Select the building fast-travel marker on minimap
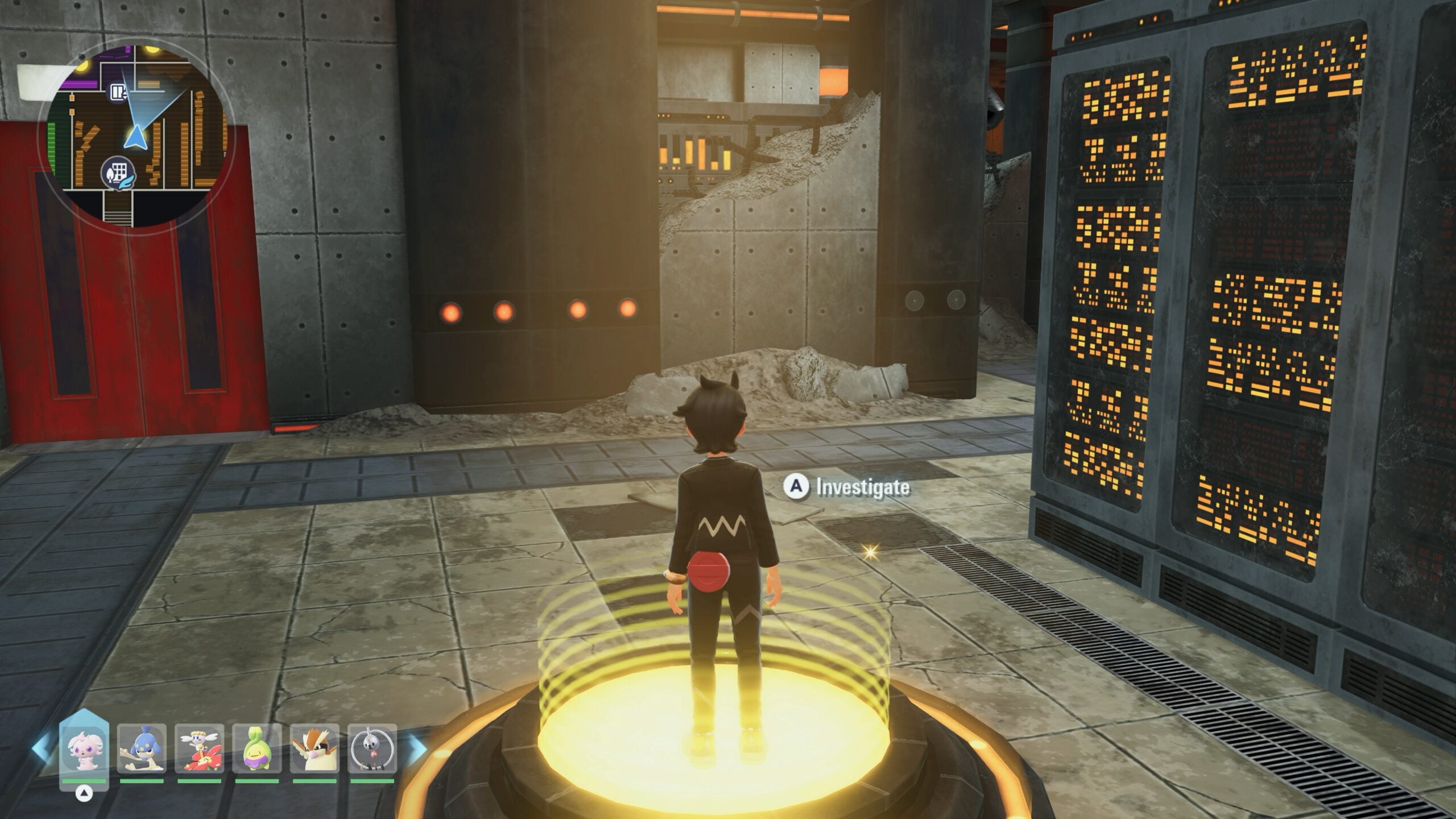This screenshot has height=819, width=1456. coord(118,172)
